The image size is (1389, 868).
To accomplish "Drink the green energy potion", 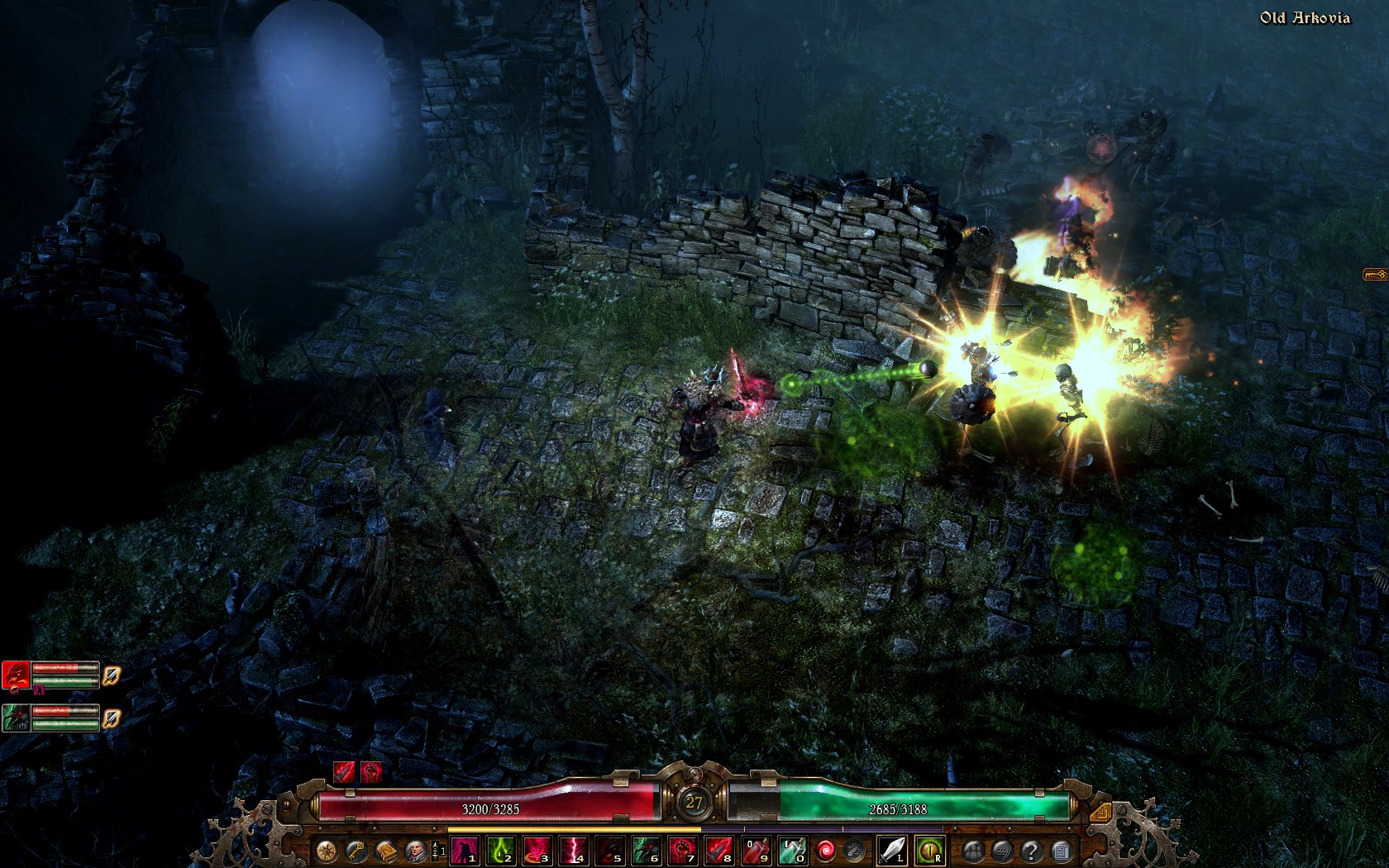I will point(792,850).
